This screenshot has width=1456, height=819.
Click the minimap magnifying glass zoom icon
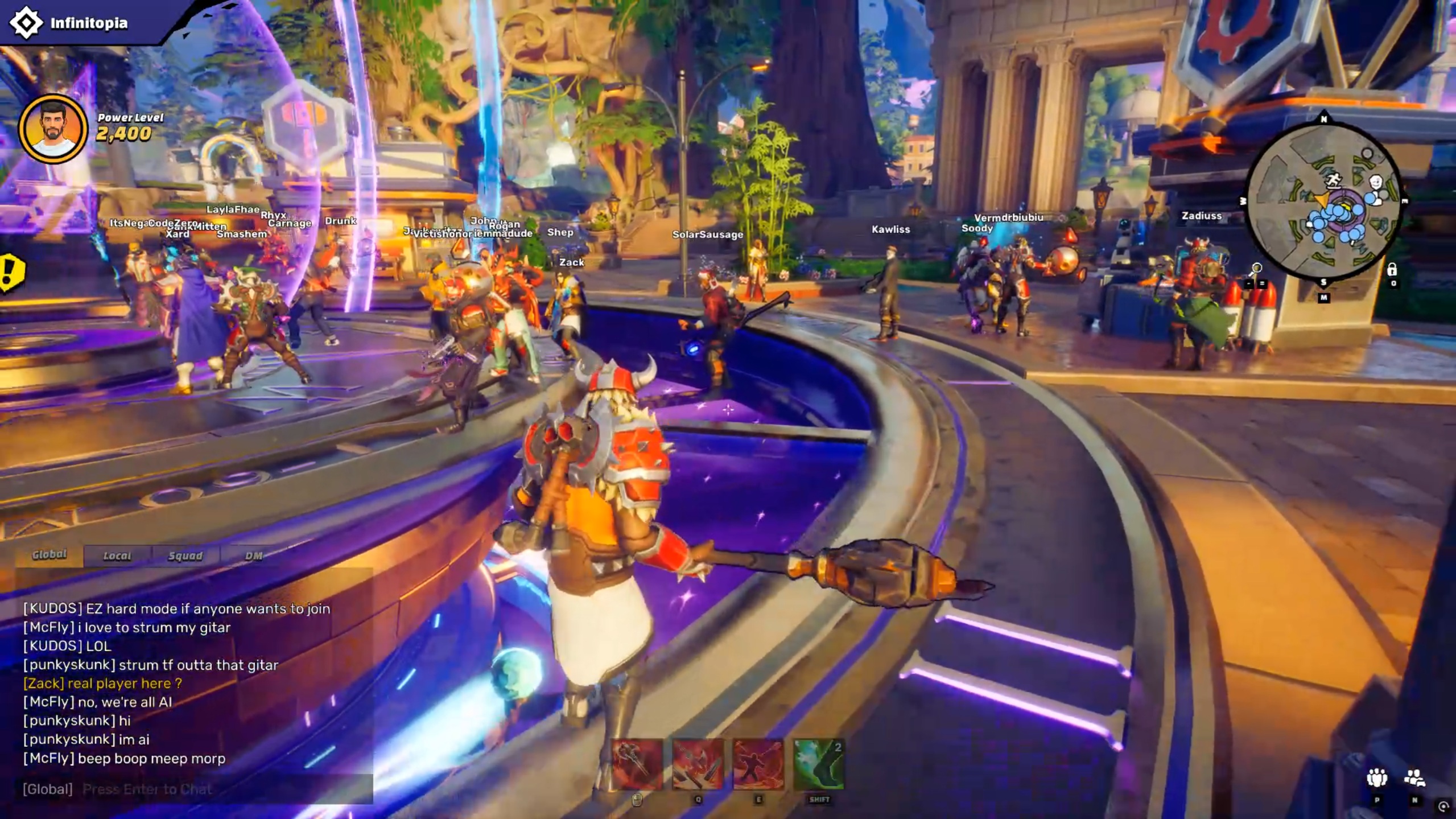point(1256,269)
